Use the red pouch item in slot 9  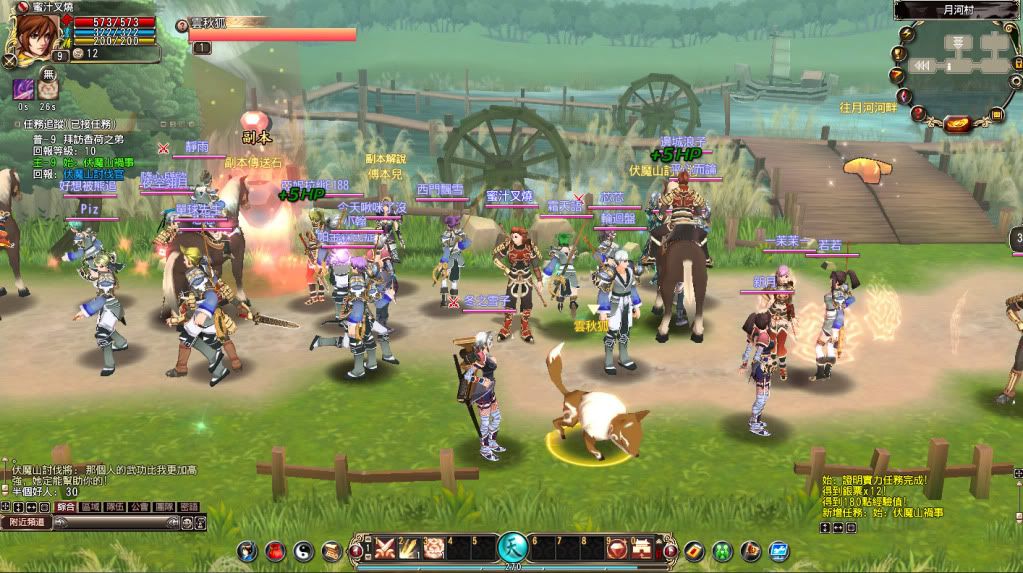[x=617, y=548]
